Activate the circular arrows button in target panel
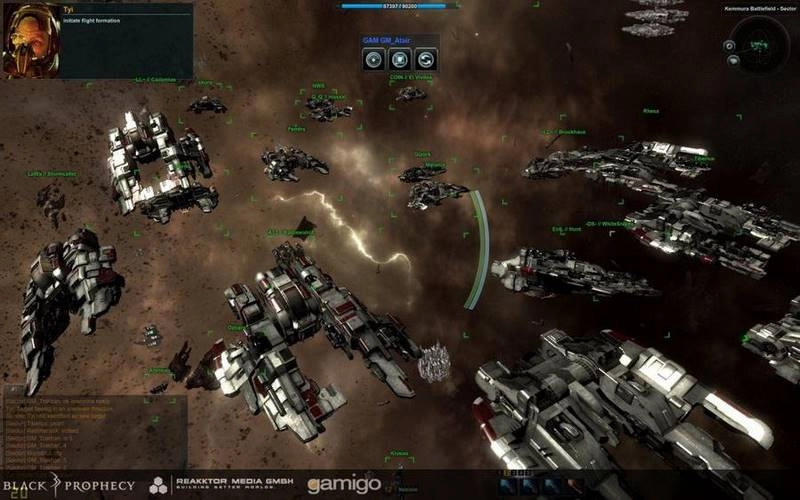 pyautogui.click(x=424, y=59)
